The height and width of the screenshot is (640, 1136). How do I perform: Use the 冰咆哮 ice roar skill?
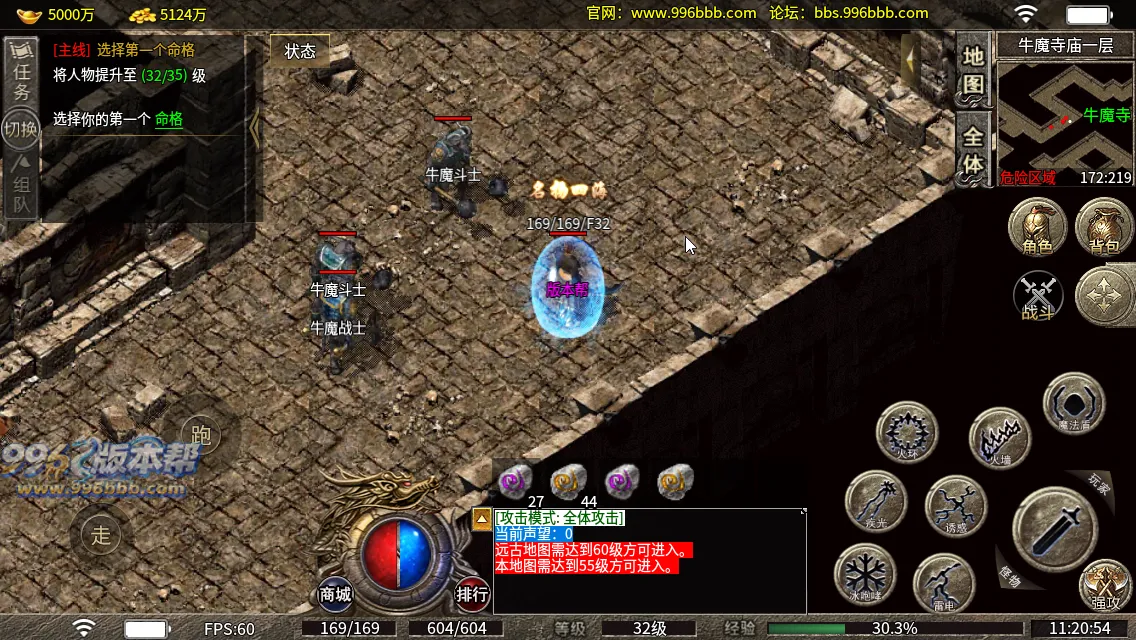coord(865,574)
